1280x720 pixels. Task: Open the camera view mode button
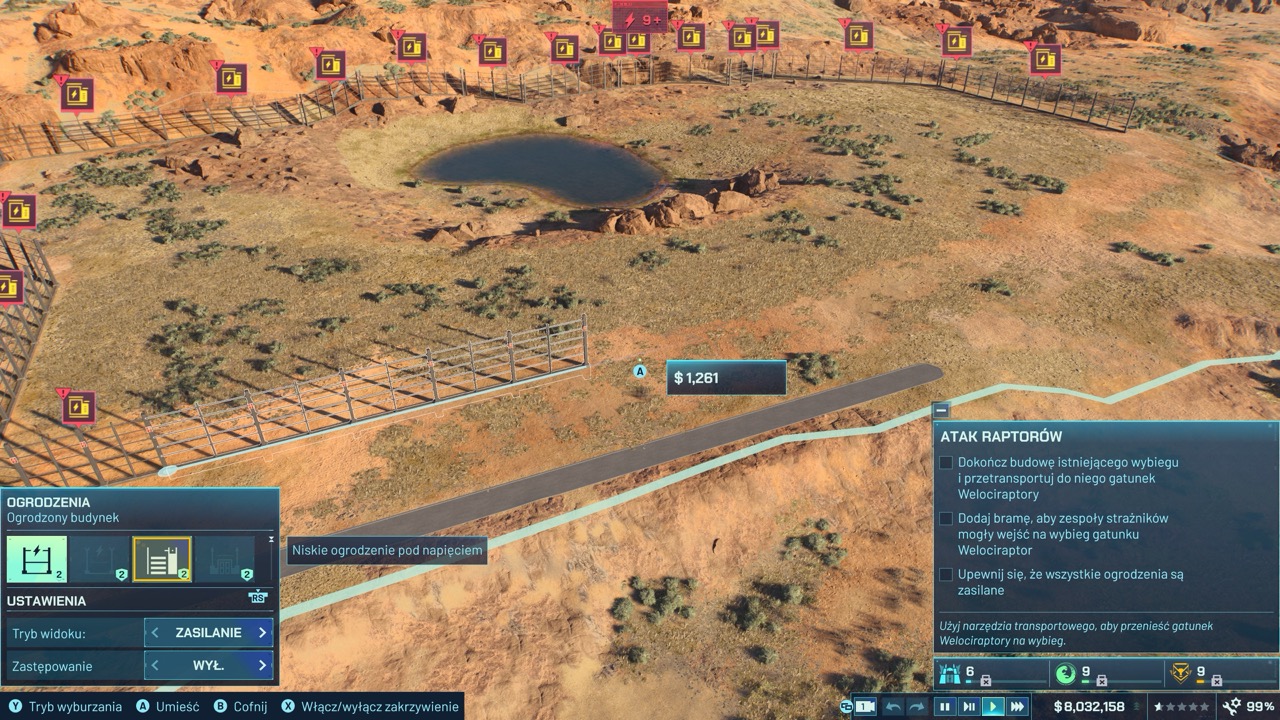(x=863, y=706)
